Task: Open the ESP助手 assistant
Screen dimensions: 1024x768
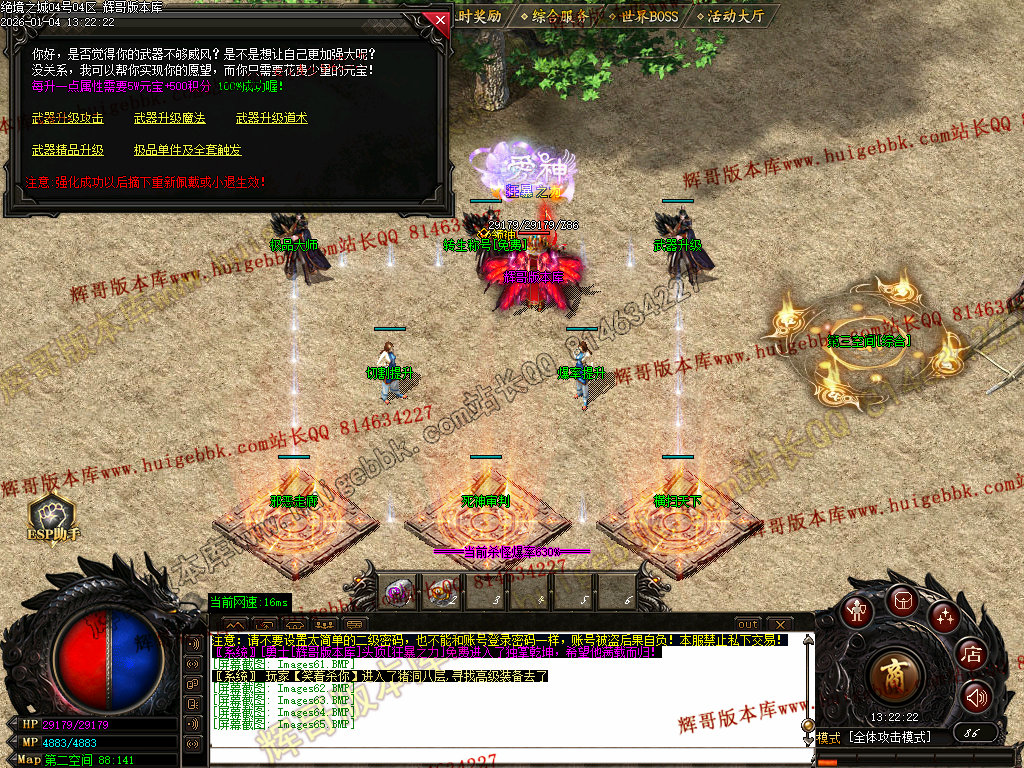Action: click(x=52, y=518)
